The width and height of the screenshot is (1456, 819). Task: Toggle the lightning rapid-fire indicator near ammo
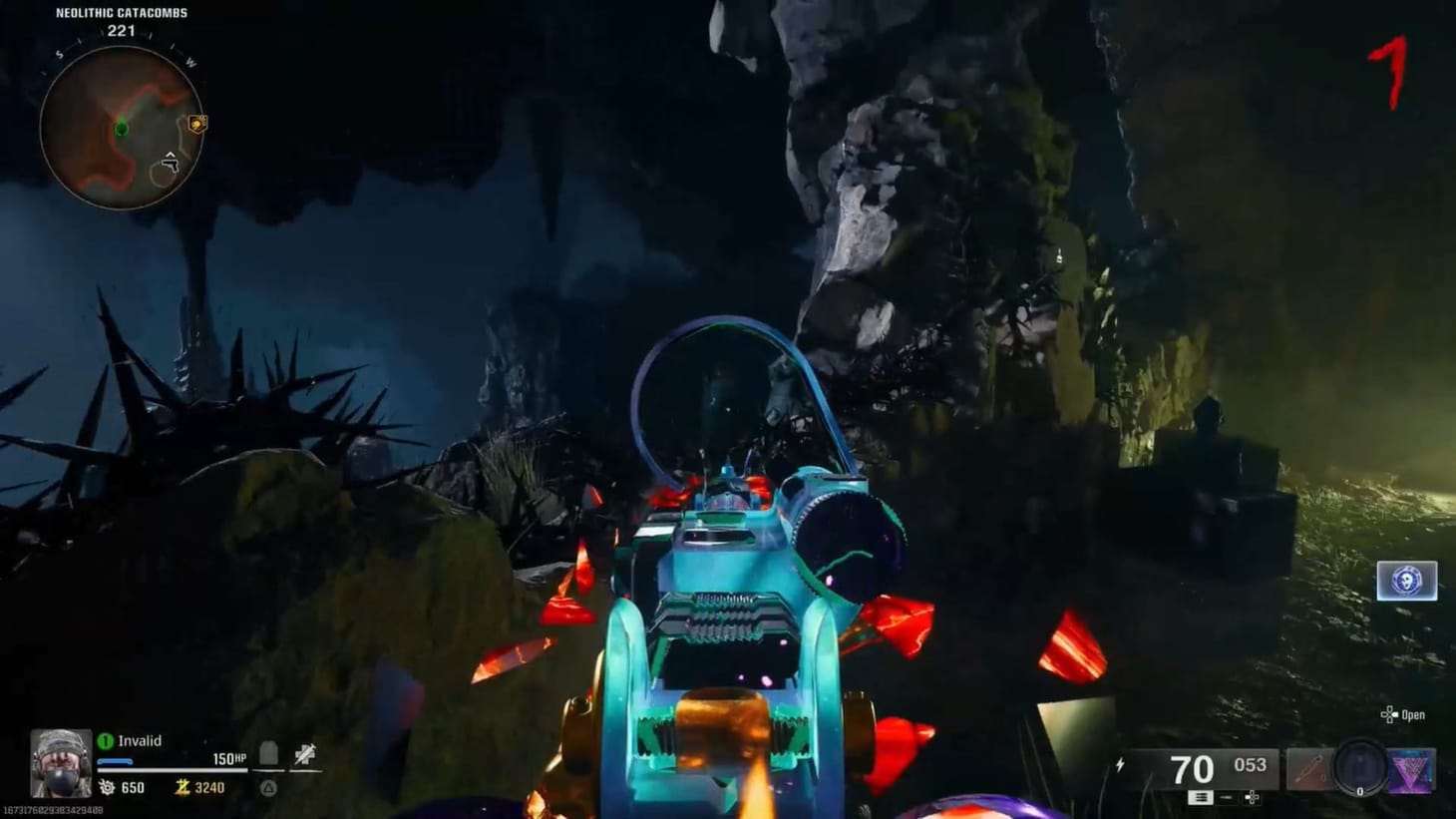click(1121, 764)
